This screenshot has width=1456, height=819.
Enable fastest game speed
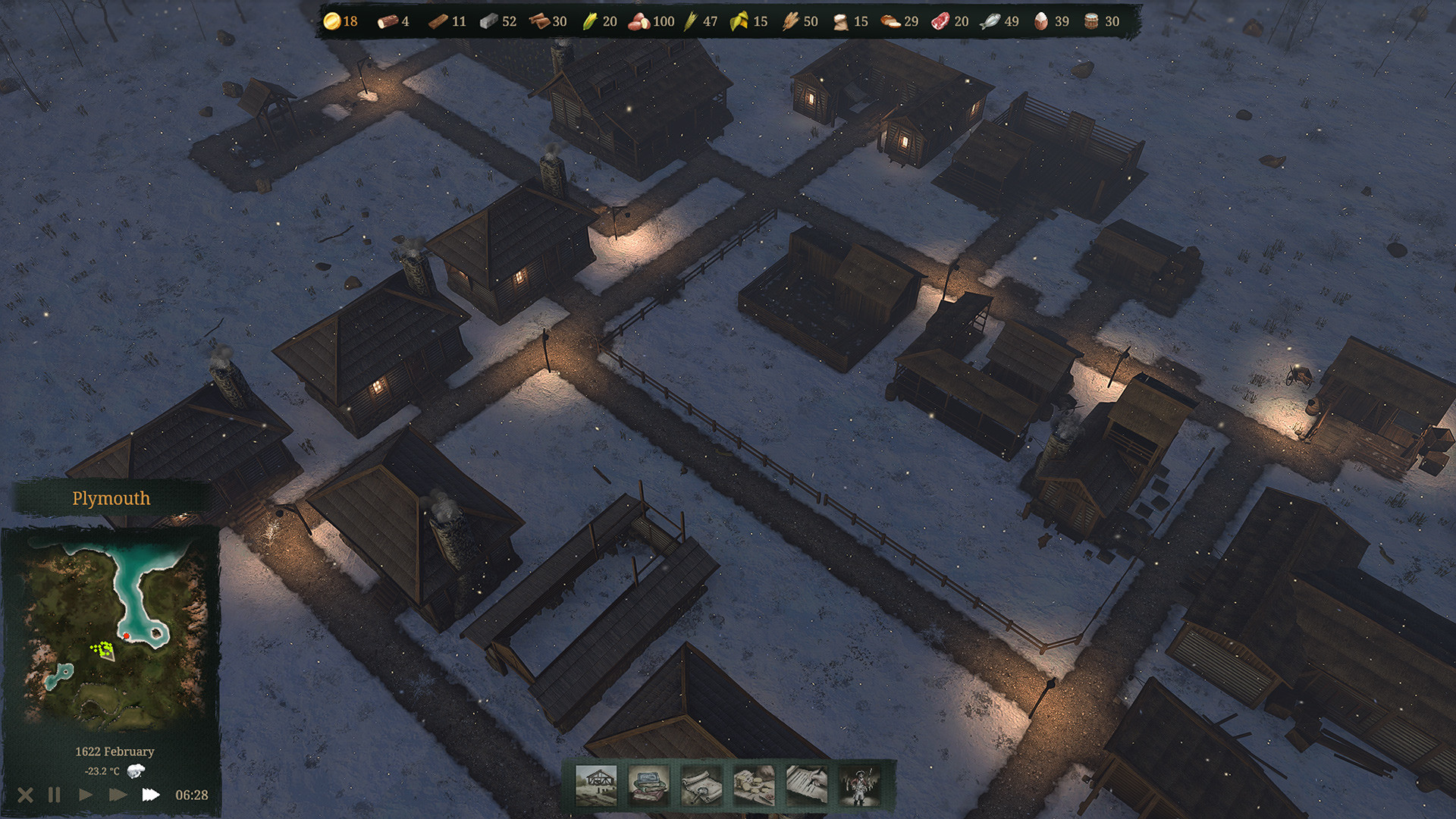pos(152,795)
